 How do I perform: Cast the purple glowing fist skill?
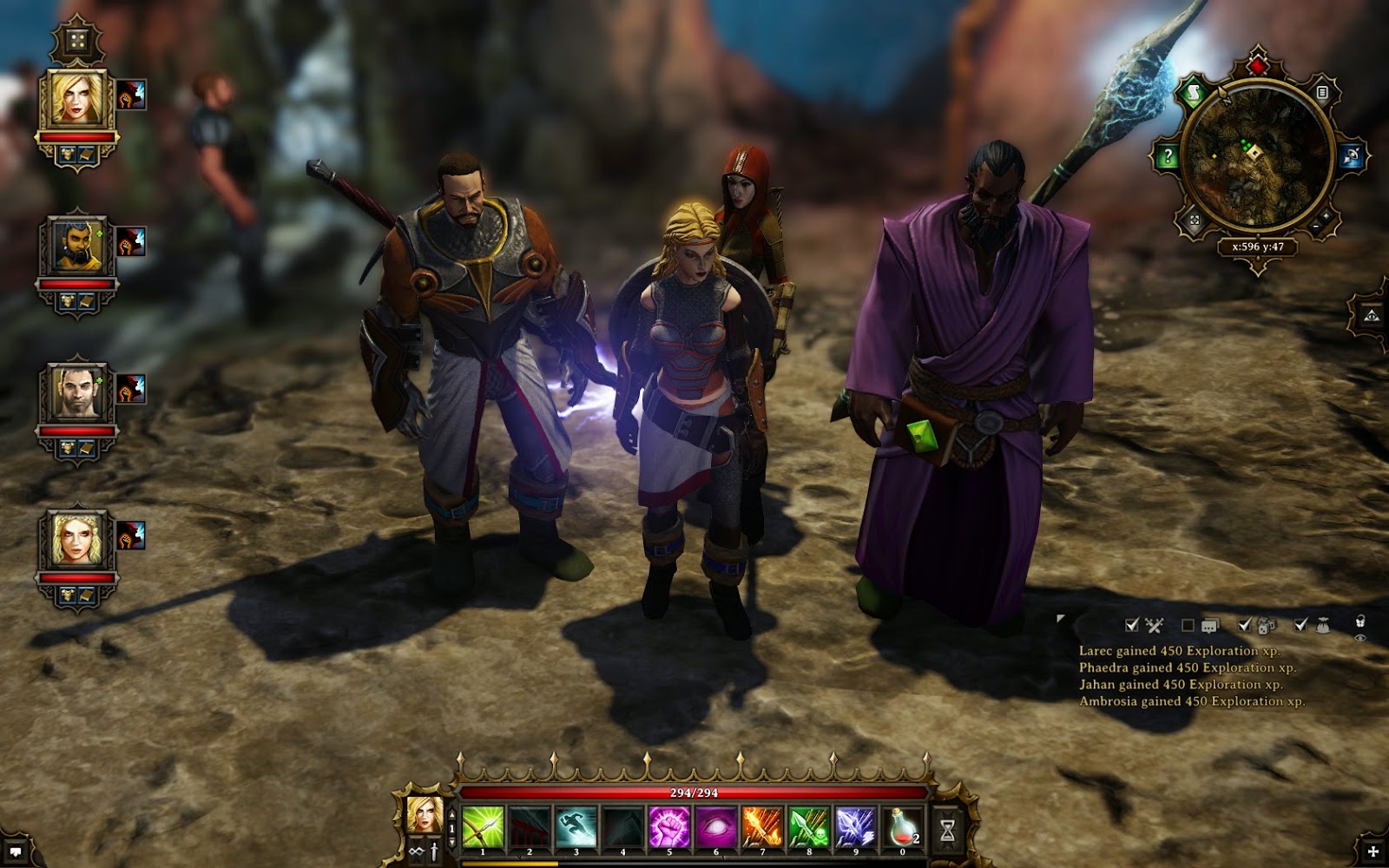point(669,827)
